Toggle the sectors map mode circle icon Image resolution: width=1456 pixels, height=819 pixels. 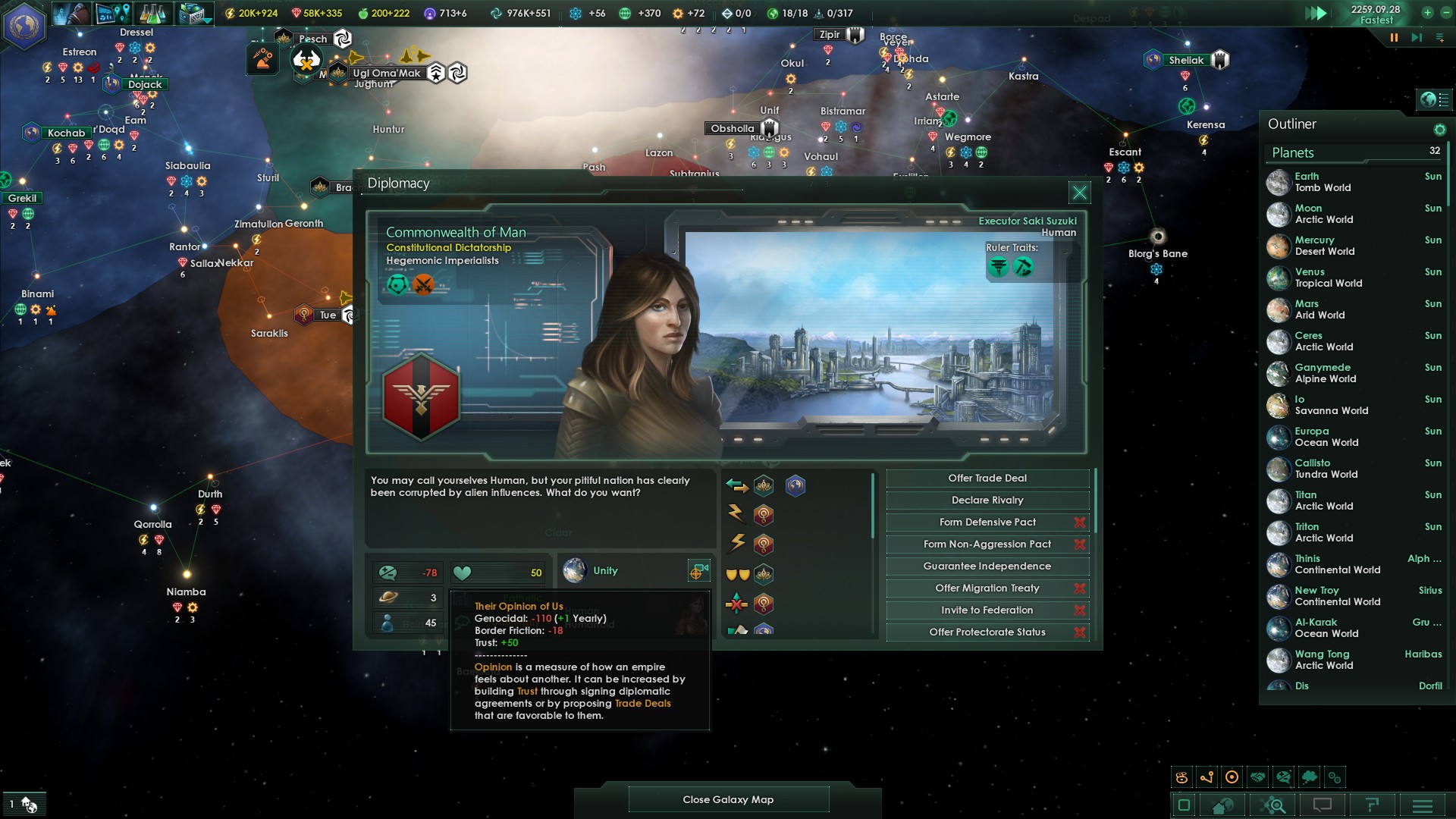click(x=1232, y=776)
